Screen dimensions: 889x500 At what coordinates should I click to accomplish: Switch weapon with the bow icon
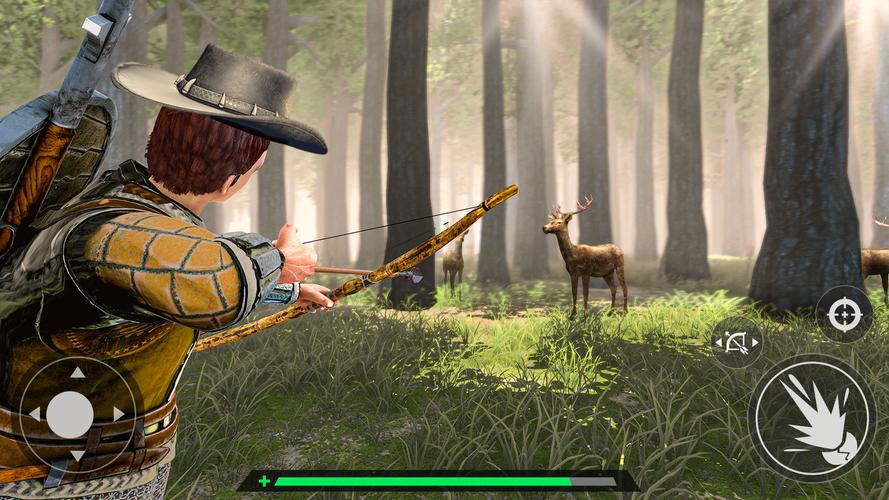(x=737, y=343)
